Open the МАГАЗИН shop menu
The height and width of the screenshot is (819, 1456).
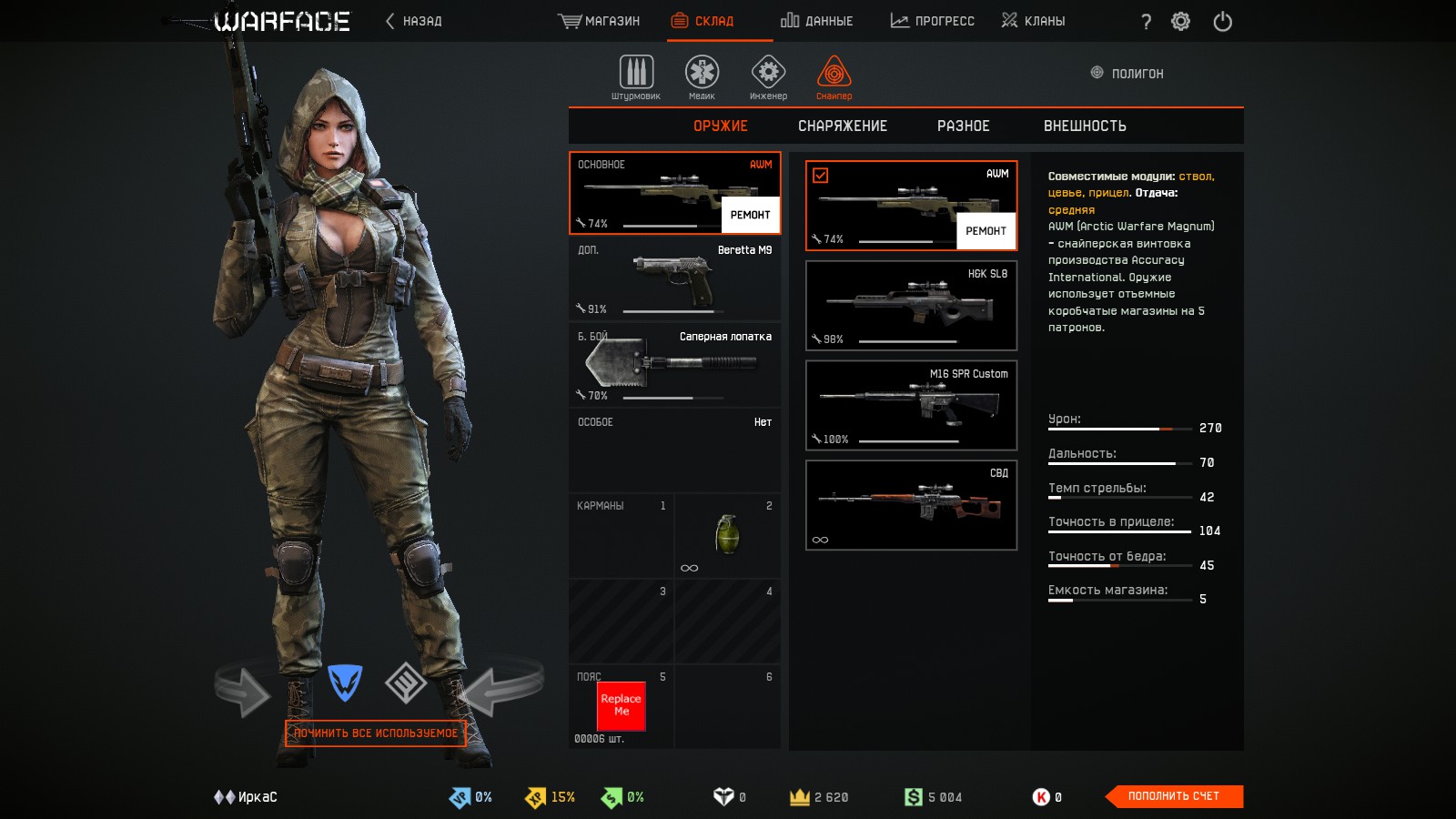[x=599, y=21]
